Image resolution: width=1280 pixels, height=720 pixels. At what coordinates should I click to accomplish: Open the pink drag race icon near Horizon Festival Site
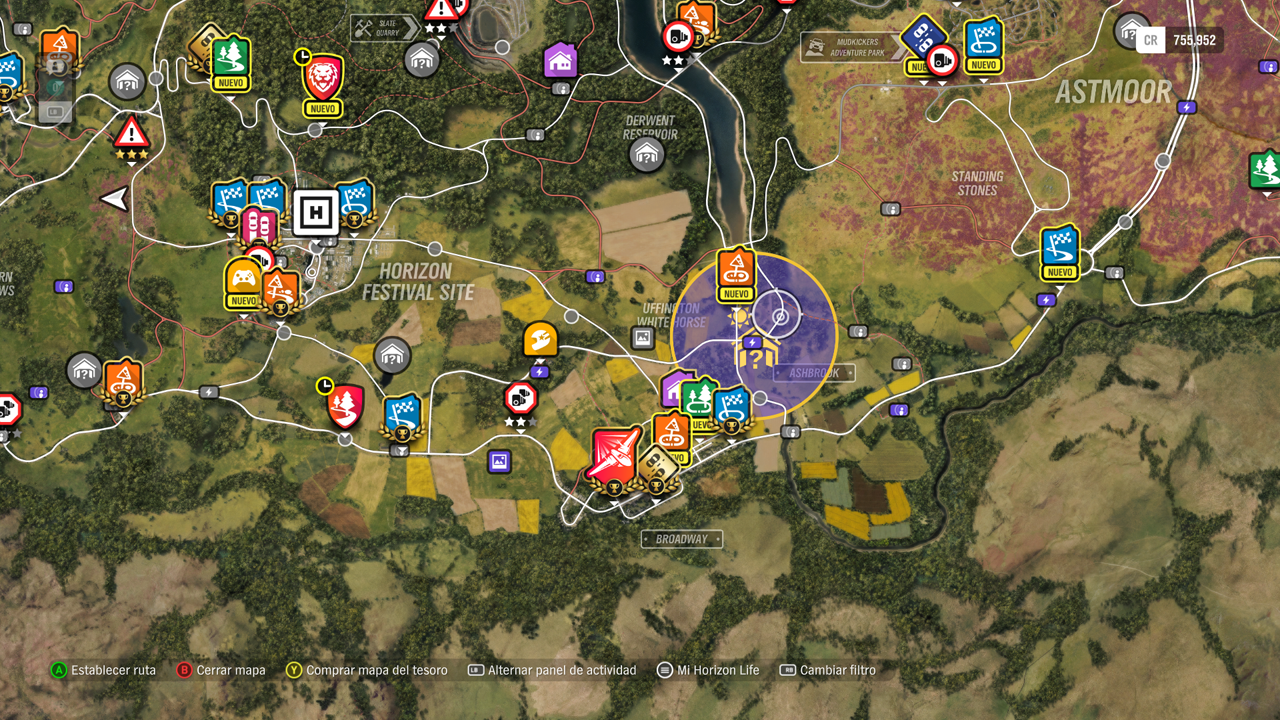(x=259, y=222)
